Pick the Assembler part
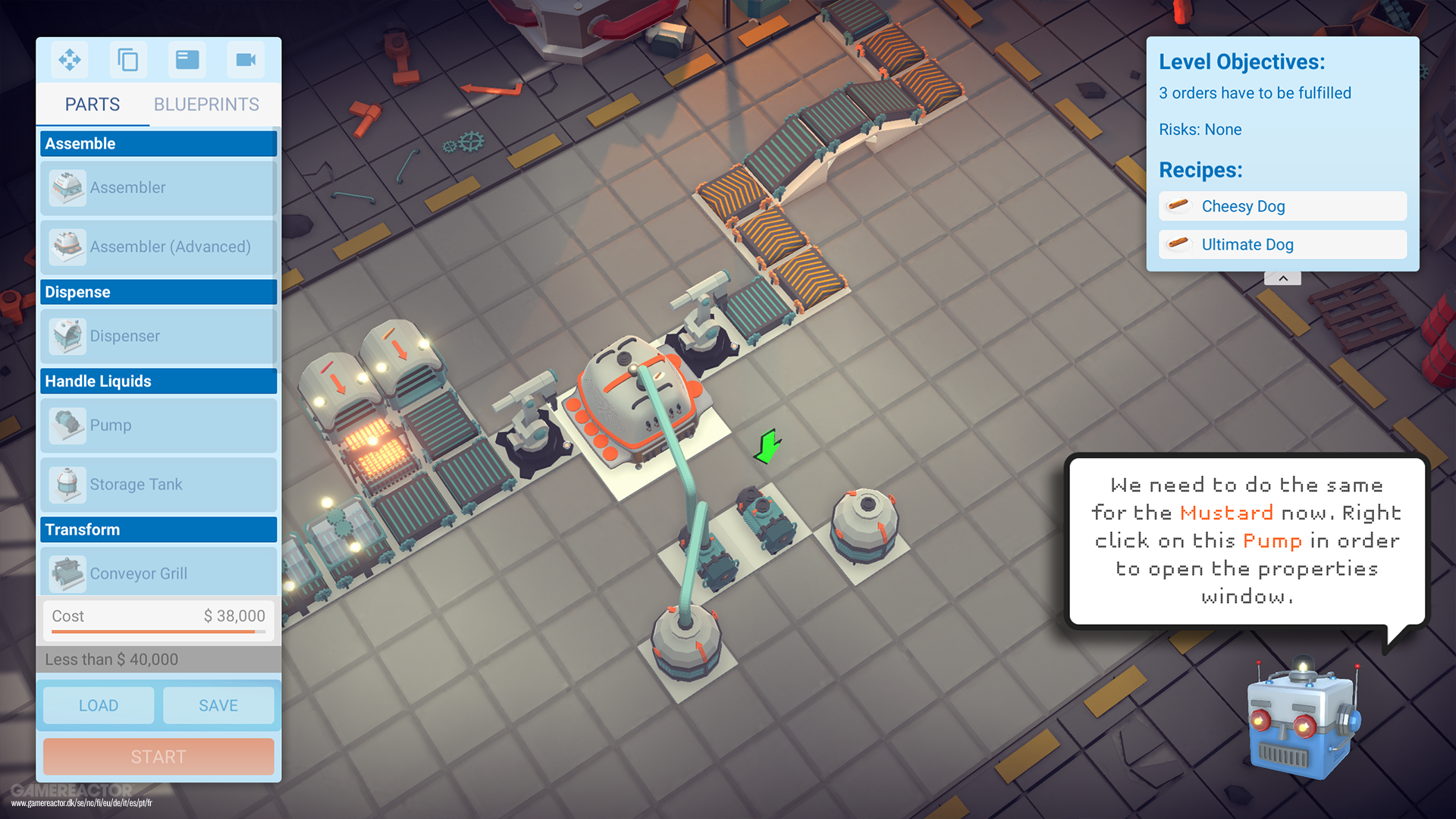The width and height of the screenshot is (1456, 819). pyautogui.click(x=158, y=187)
